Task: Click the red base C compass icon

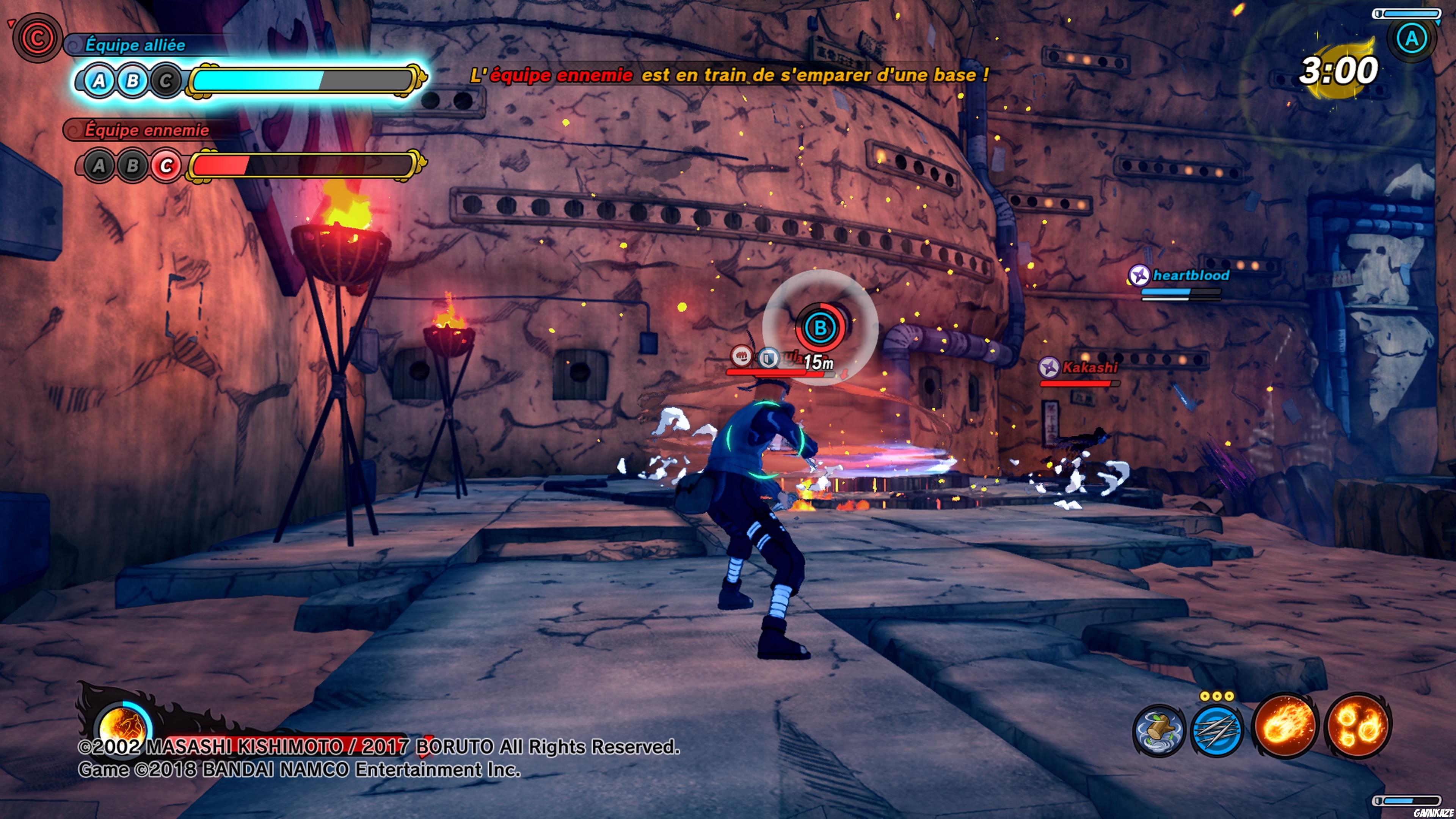Action: (37, 38)
